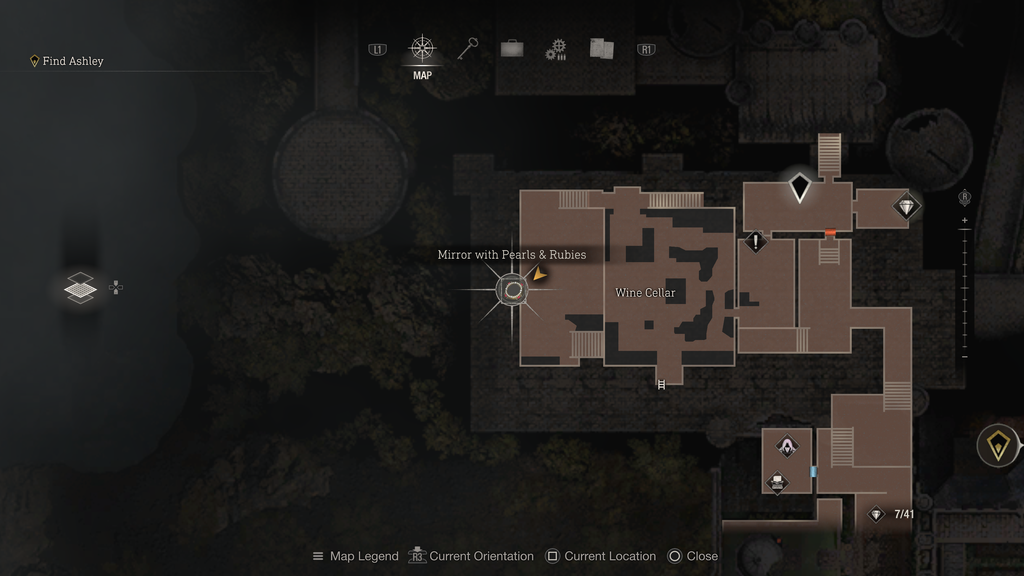
Task: Center map on Current Location
Action: 601,556
